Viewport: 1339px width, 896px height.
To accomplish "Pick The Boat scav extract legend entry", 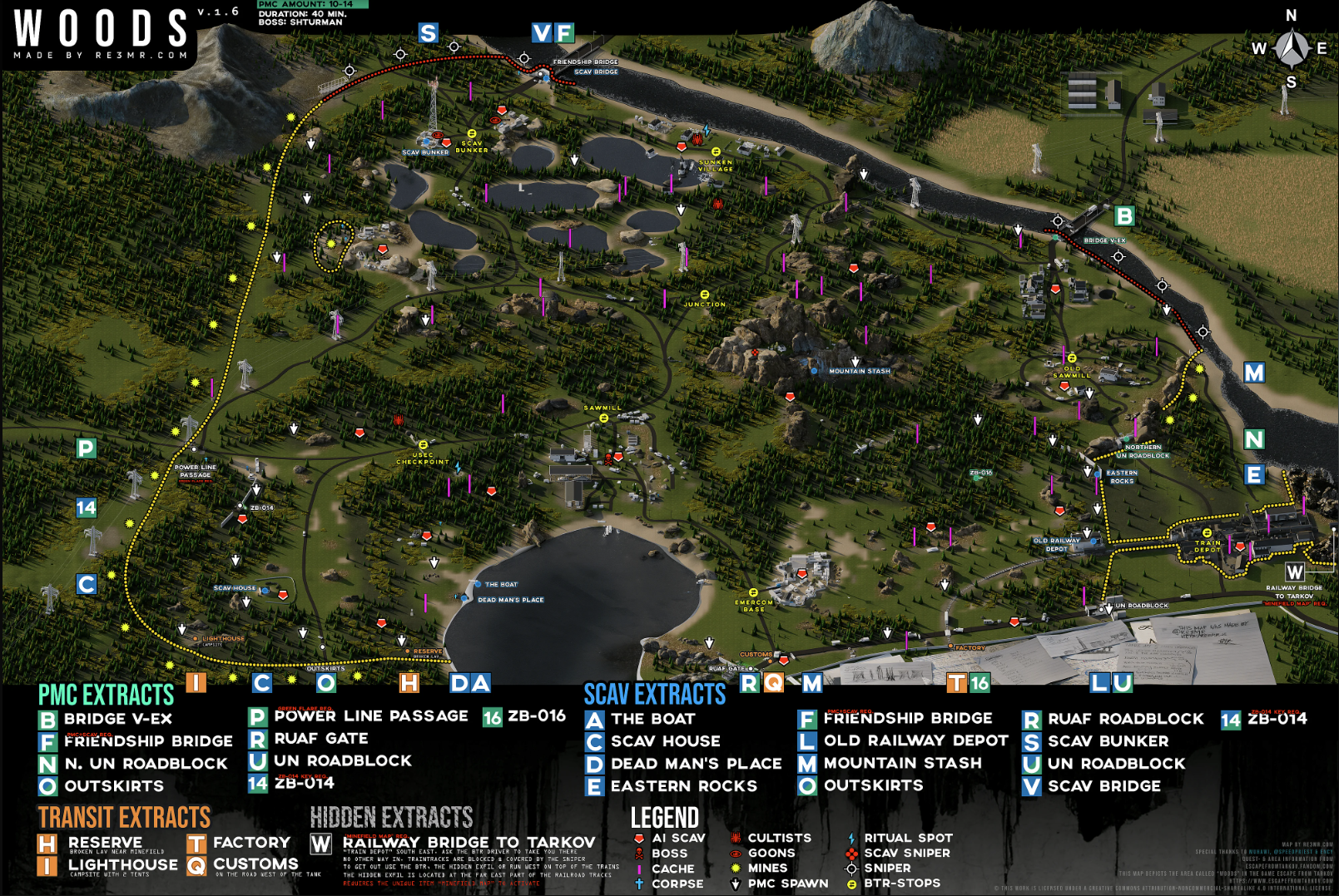I will coord(652,719).
